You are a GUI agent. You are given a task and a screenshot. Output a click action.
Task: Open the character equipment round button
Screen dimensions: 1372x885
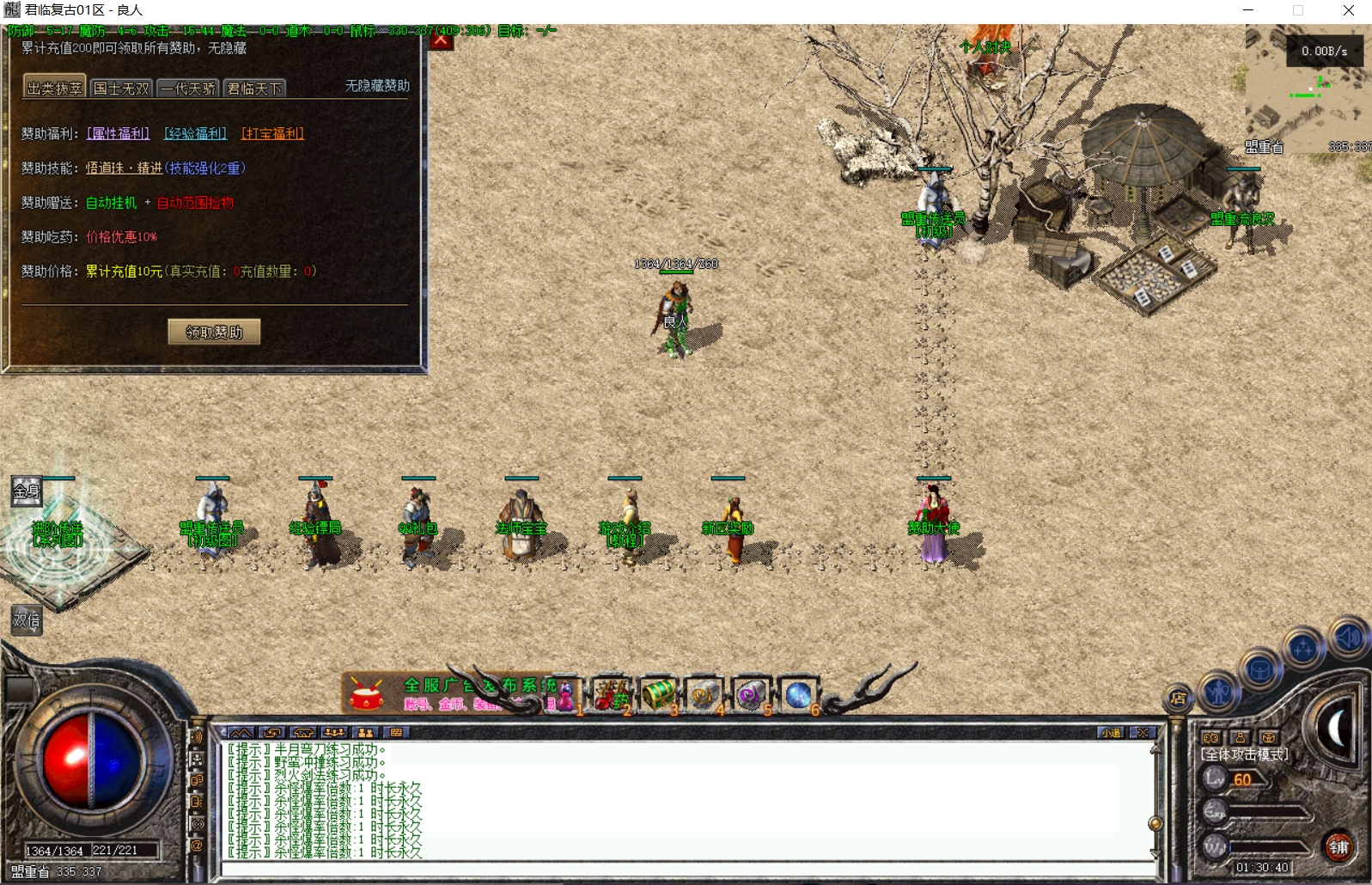tap(1218, 691)
